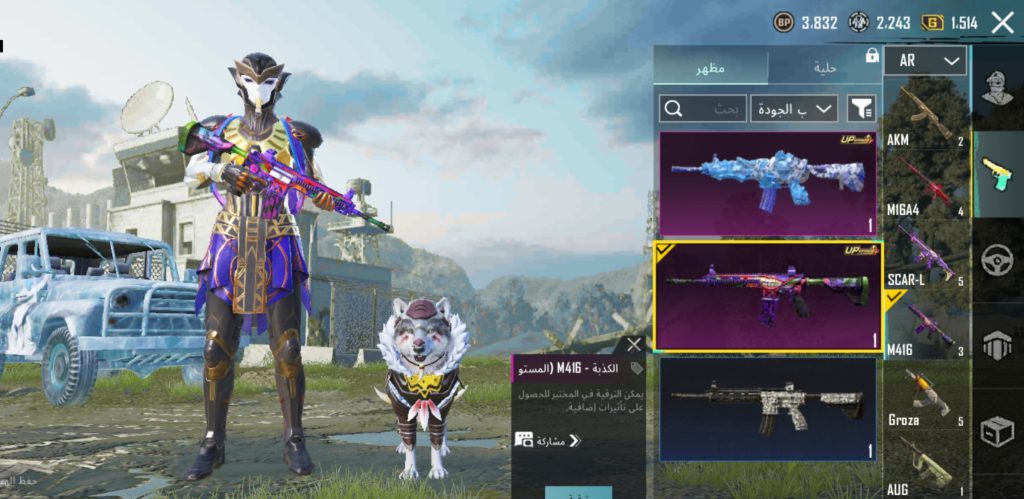This screenshot has width=1024, height=499.
Task: Open the vehicle steering wheel category
Action: point(997,260)
